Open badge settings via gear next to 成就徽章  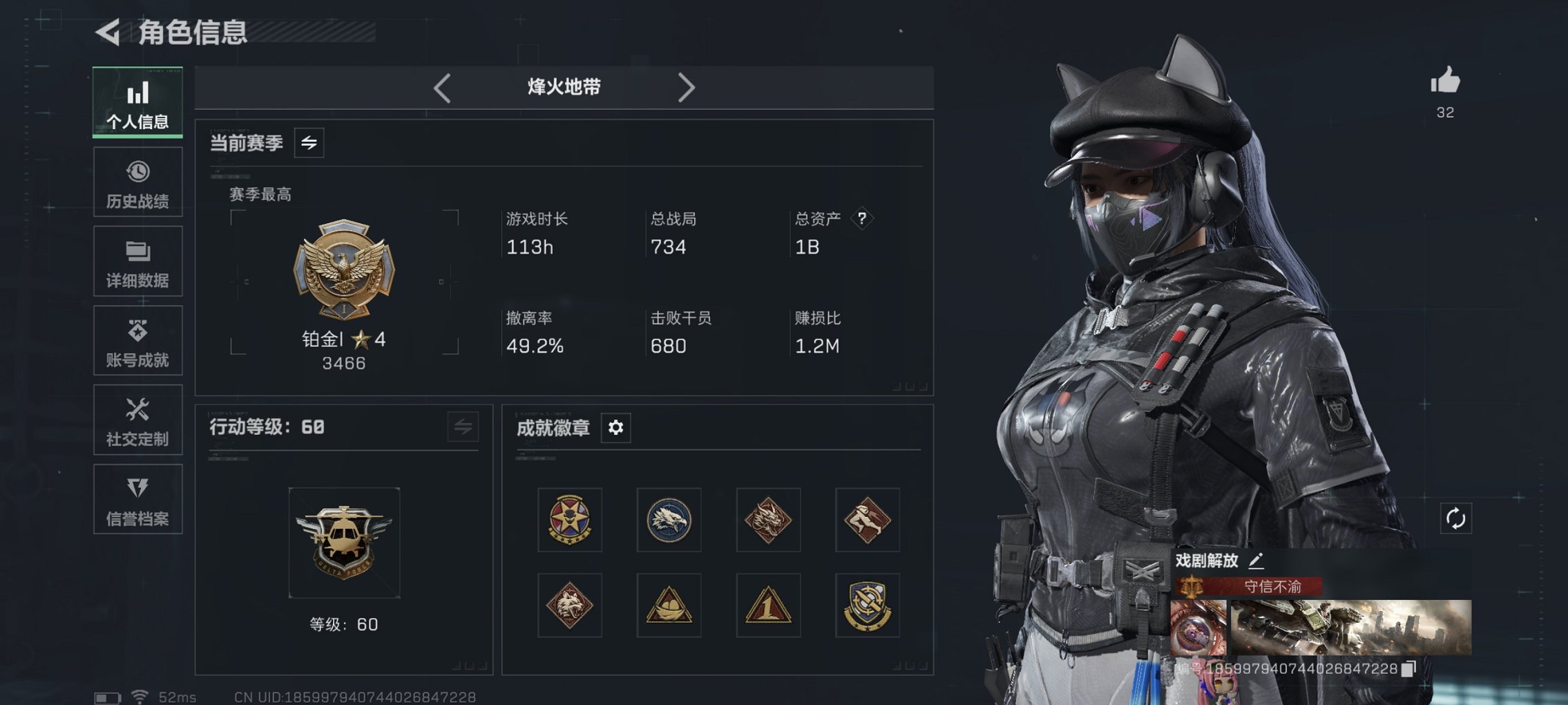coord(615,428)
